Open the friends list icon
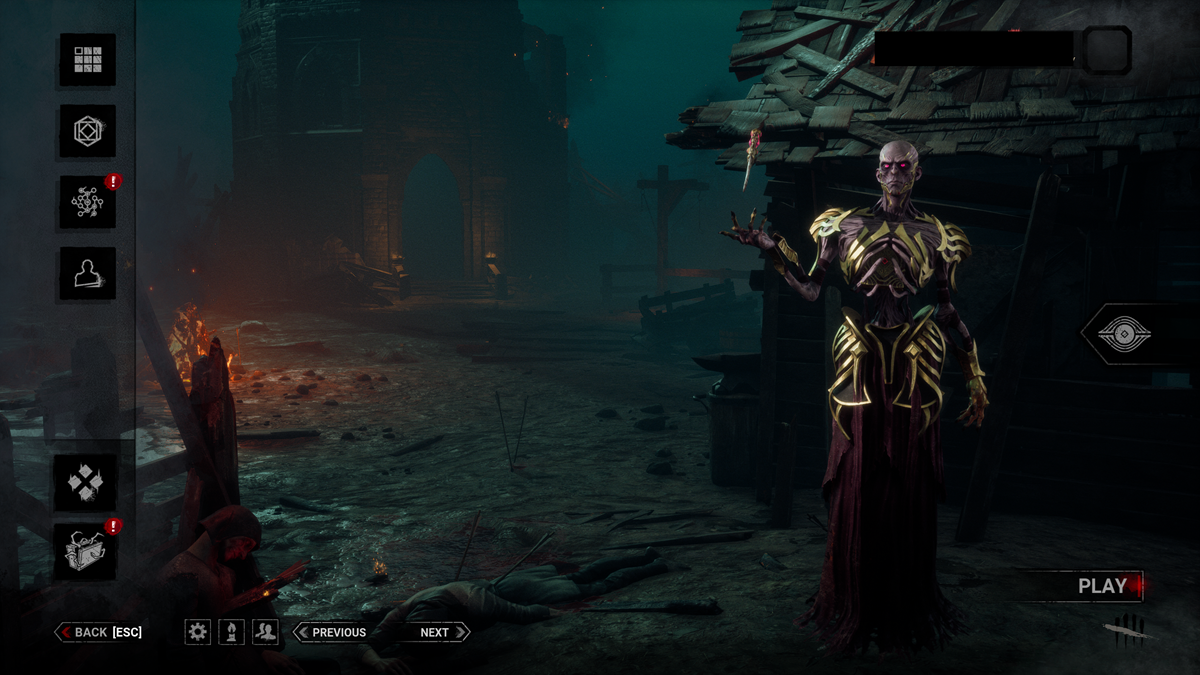Screen dimensions: 1200x675 coord(265,631)
